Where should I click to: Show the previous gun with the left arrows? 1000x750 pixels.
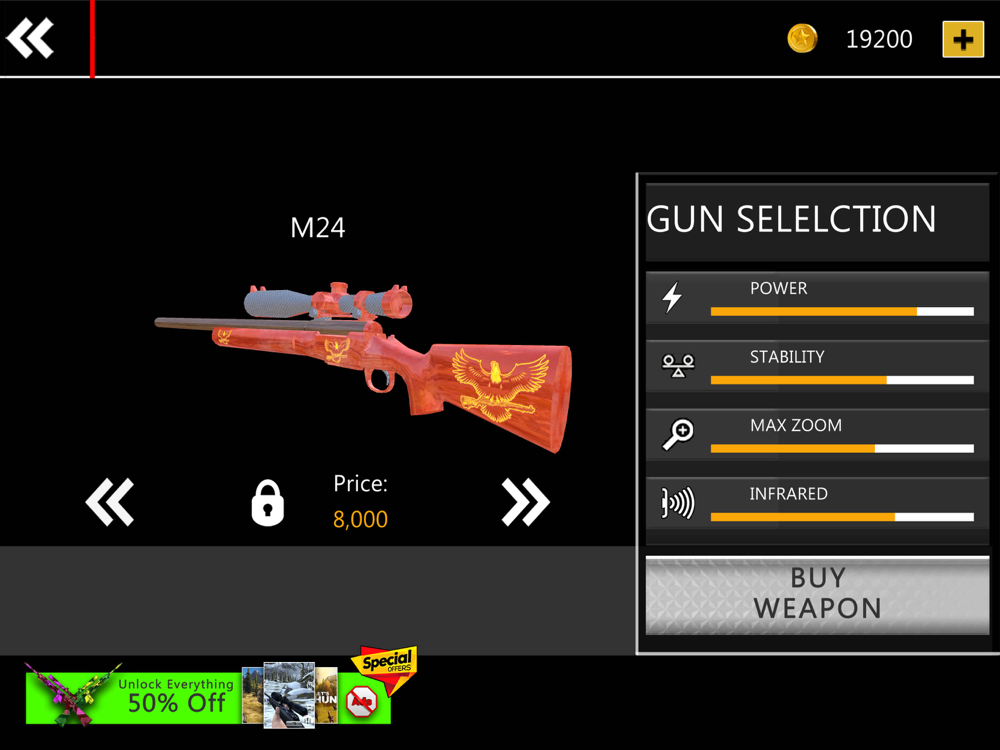(x=110, y=502)
